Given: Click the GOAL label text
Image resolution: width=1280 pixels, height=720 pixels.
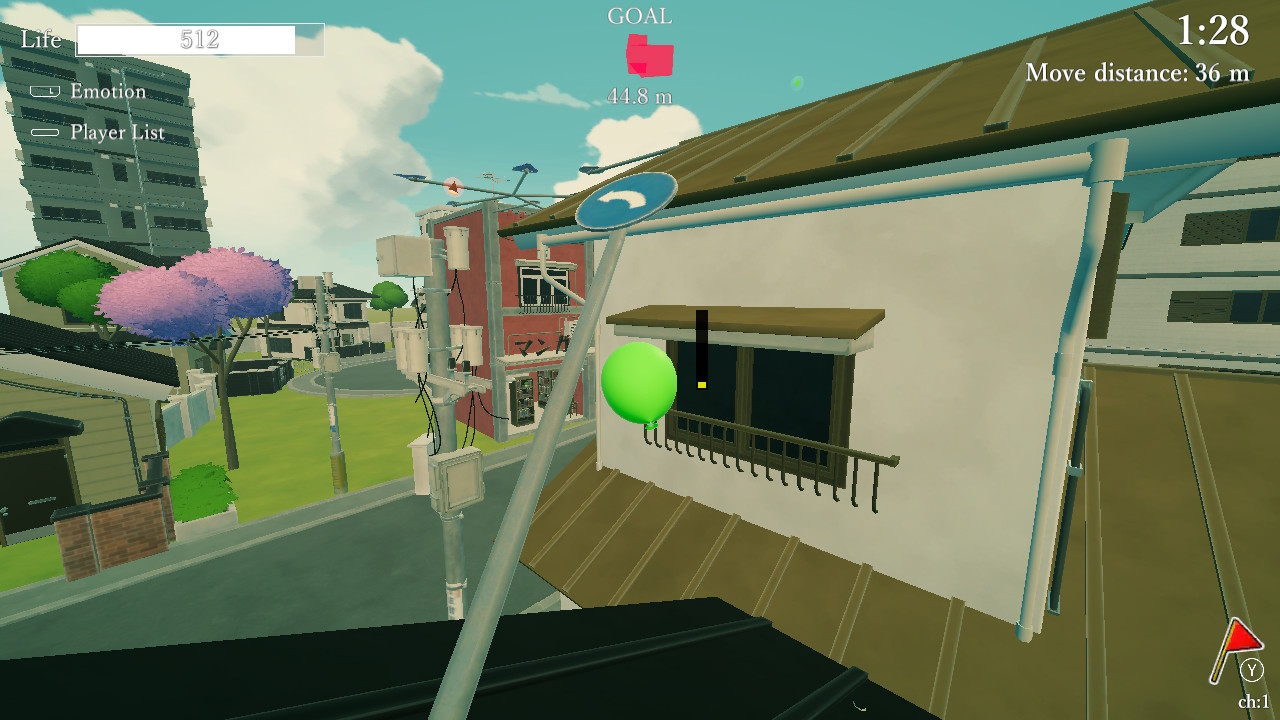Looking at the screenshot, I should point(641,15).
